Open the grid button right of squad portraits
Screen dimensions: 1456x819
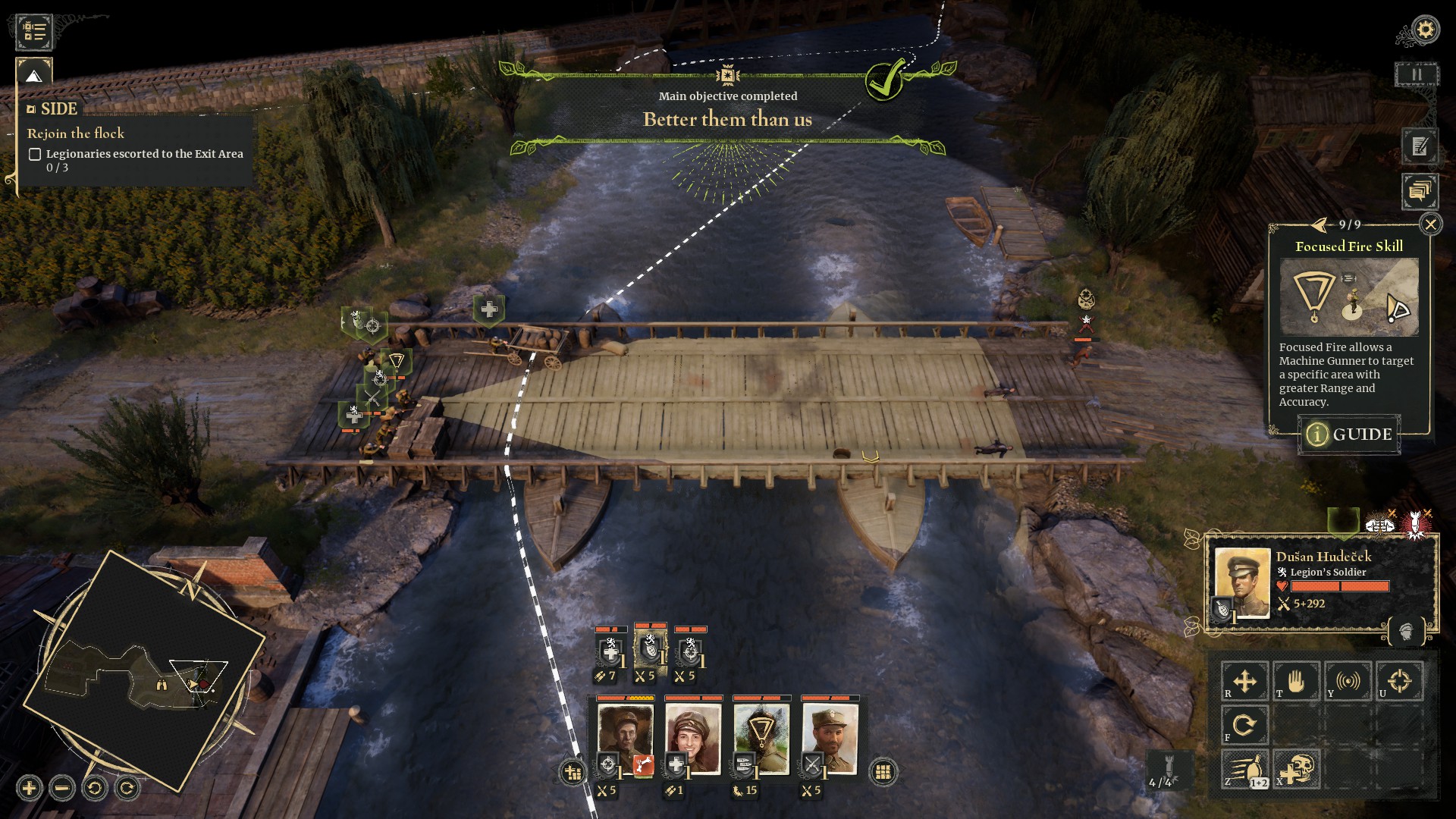pos(882,772)
